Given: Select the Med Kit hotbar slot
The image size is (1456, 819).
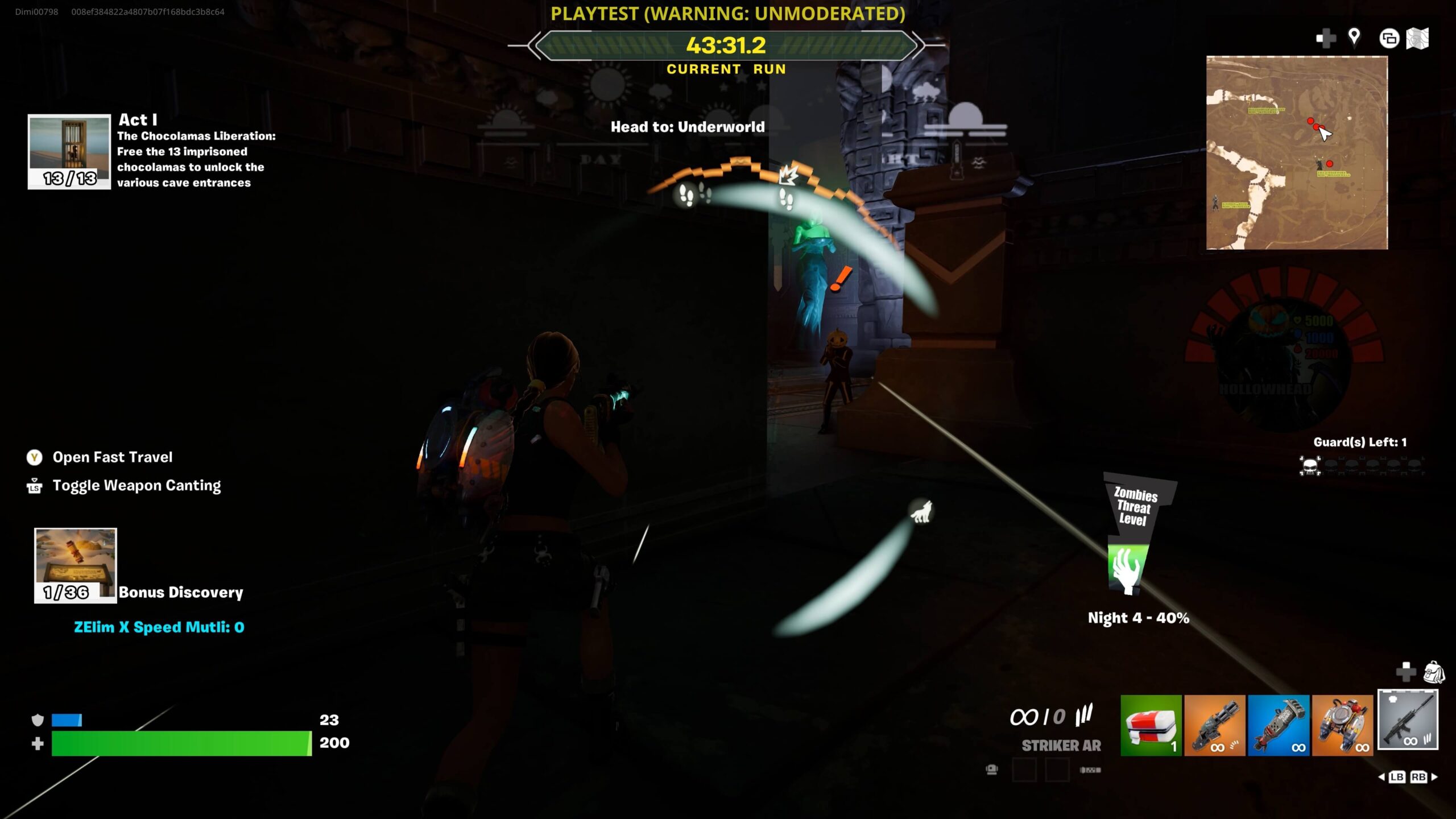Looking at the screenshot, I should pos(1151,725).
